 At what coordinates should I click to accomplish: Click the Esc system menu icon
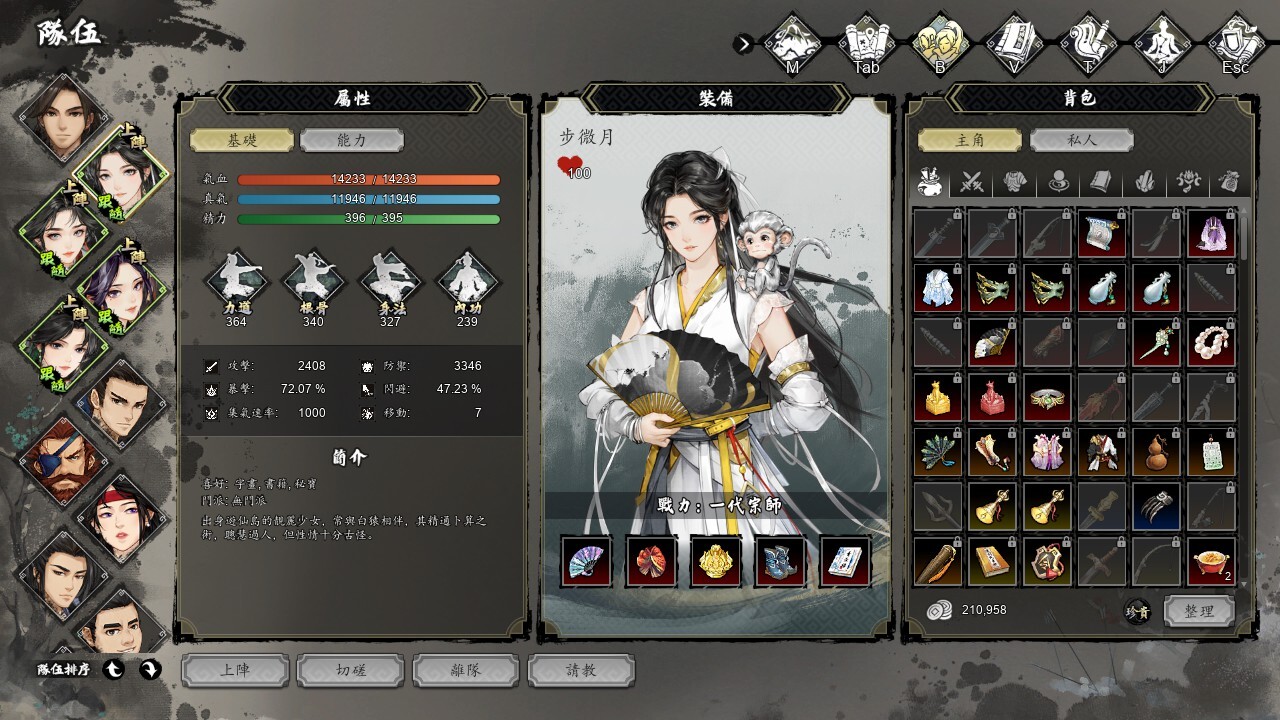pos(1236,42)
